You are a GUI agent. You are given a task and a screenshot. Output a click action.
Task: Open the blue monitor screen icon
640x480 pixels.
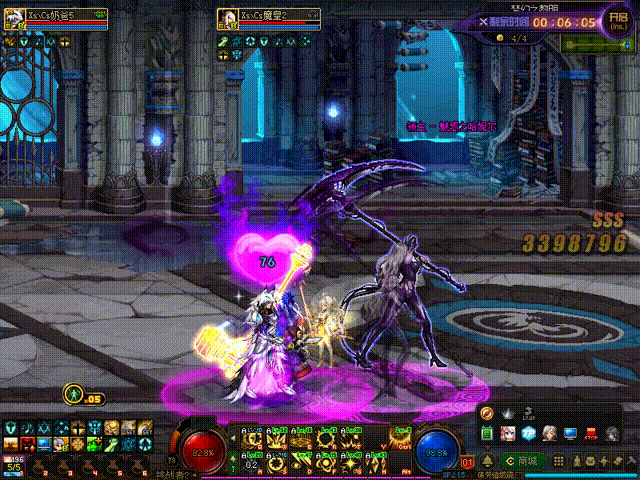pos(570,434)
